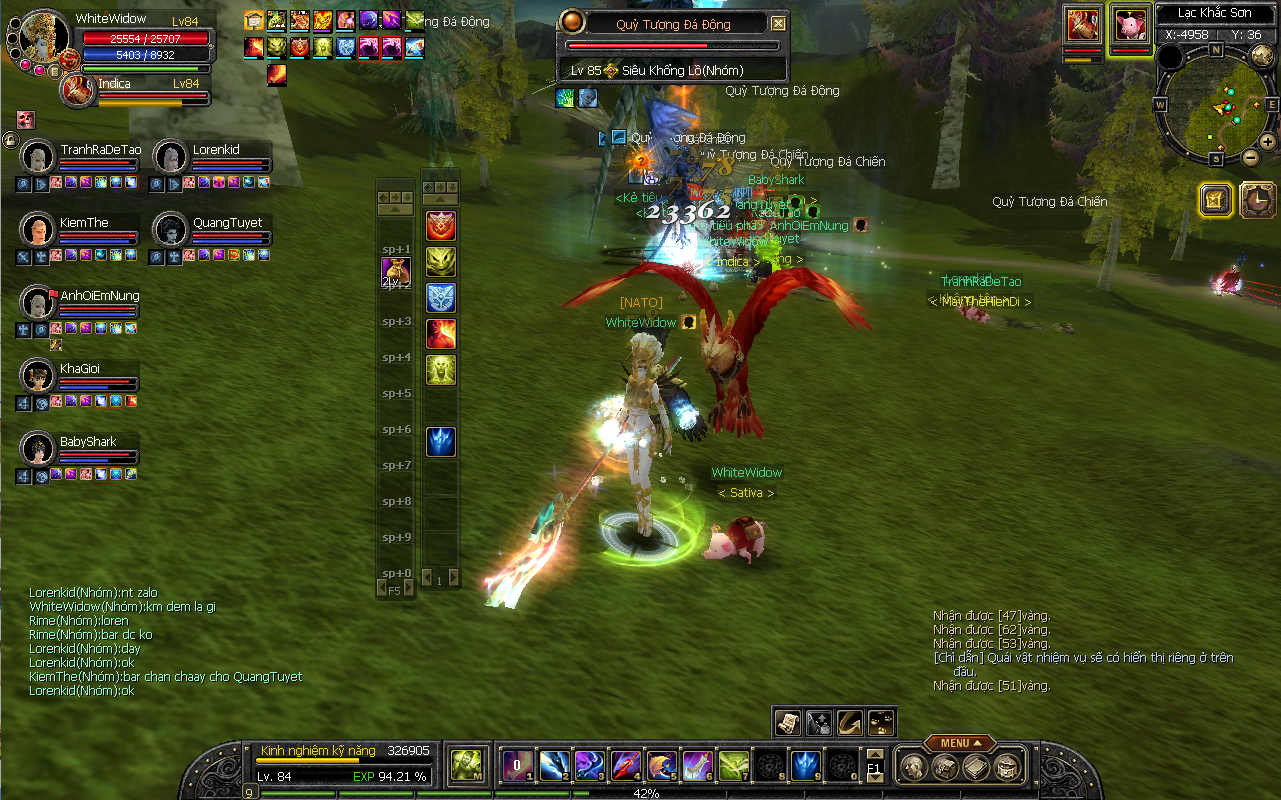Zoom out the minimap with minus button

pyautogui.click(x=1250, y=158)
